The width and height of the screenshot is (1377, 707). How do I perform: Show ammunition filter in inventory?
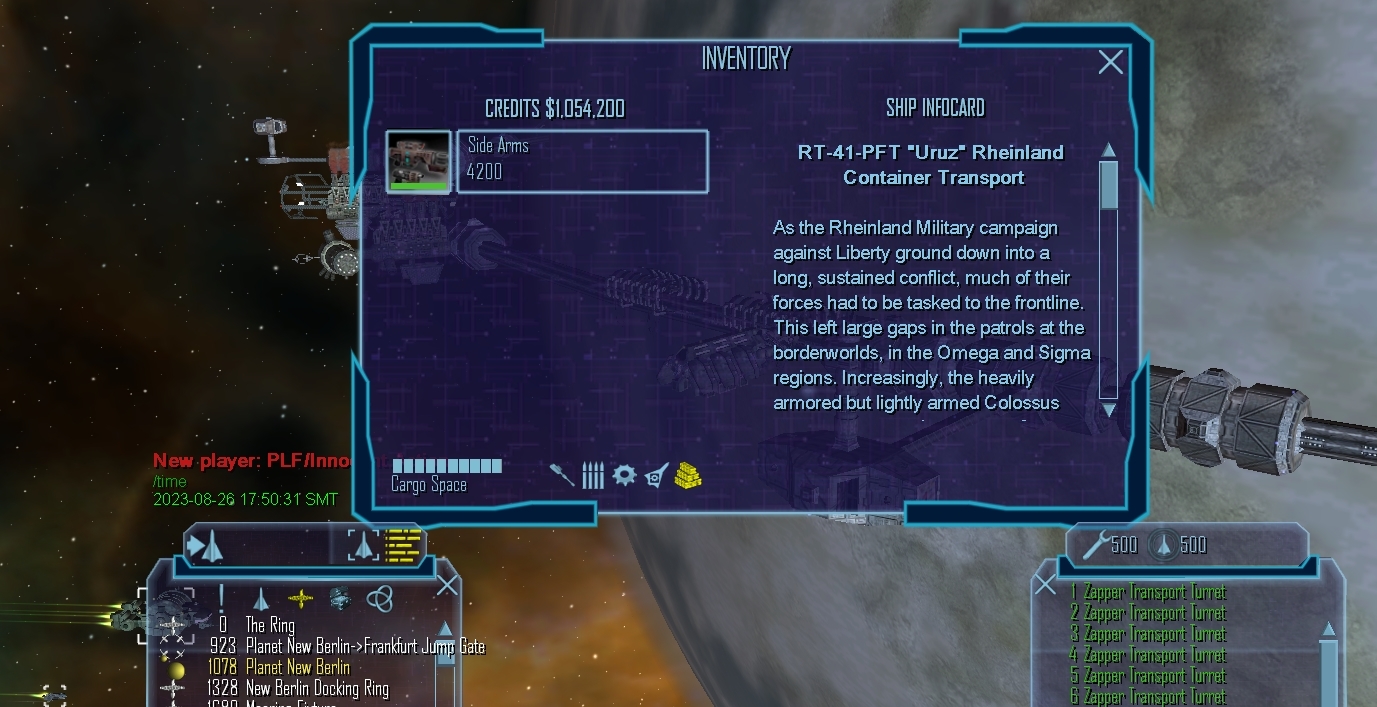[593, 474]
